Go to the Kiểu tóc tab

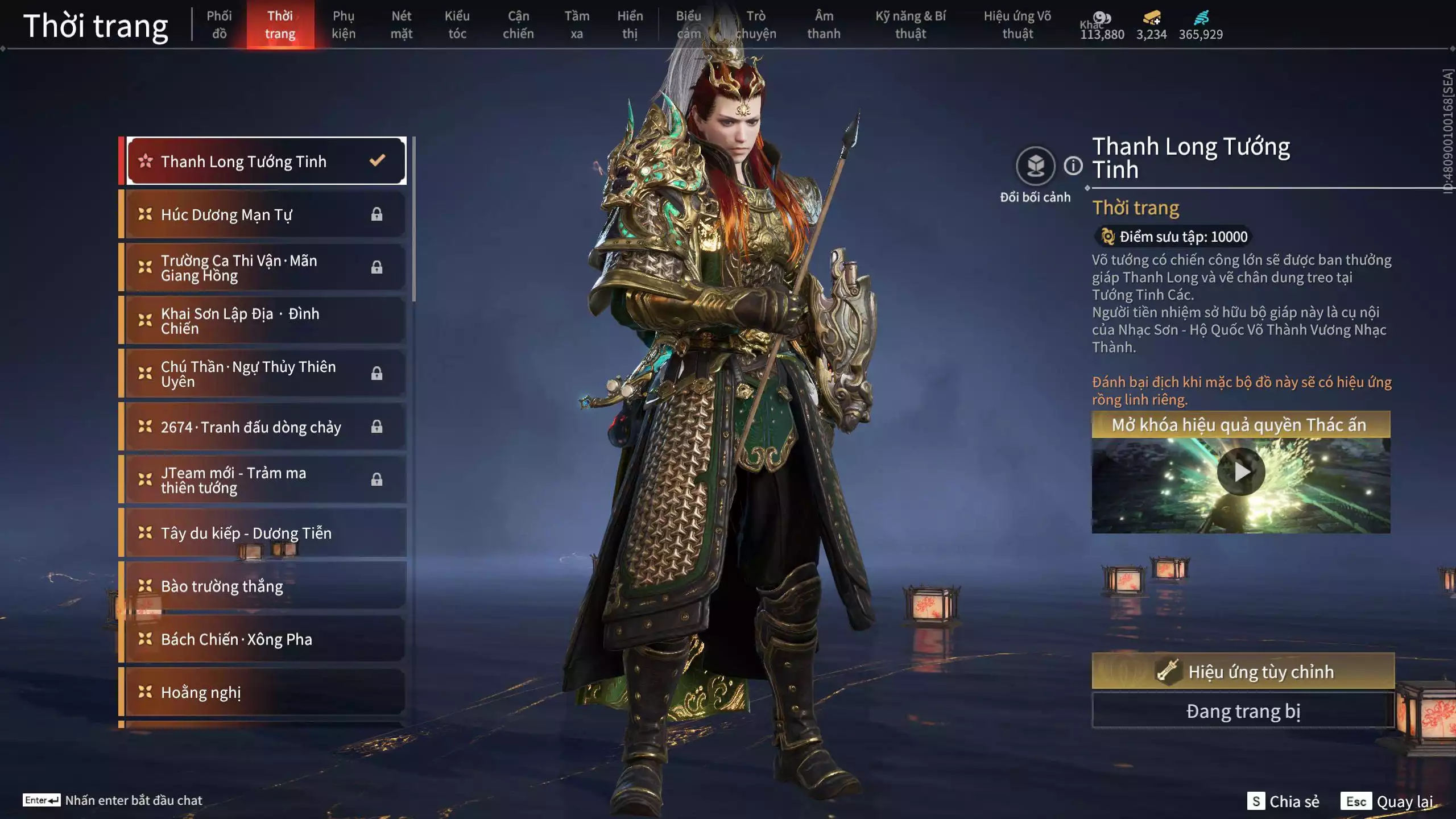point(457,25)
